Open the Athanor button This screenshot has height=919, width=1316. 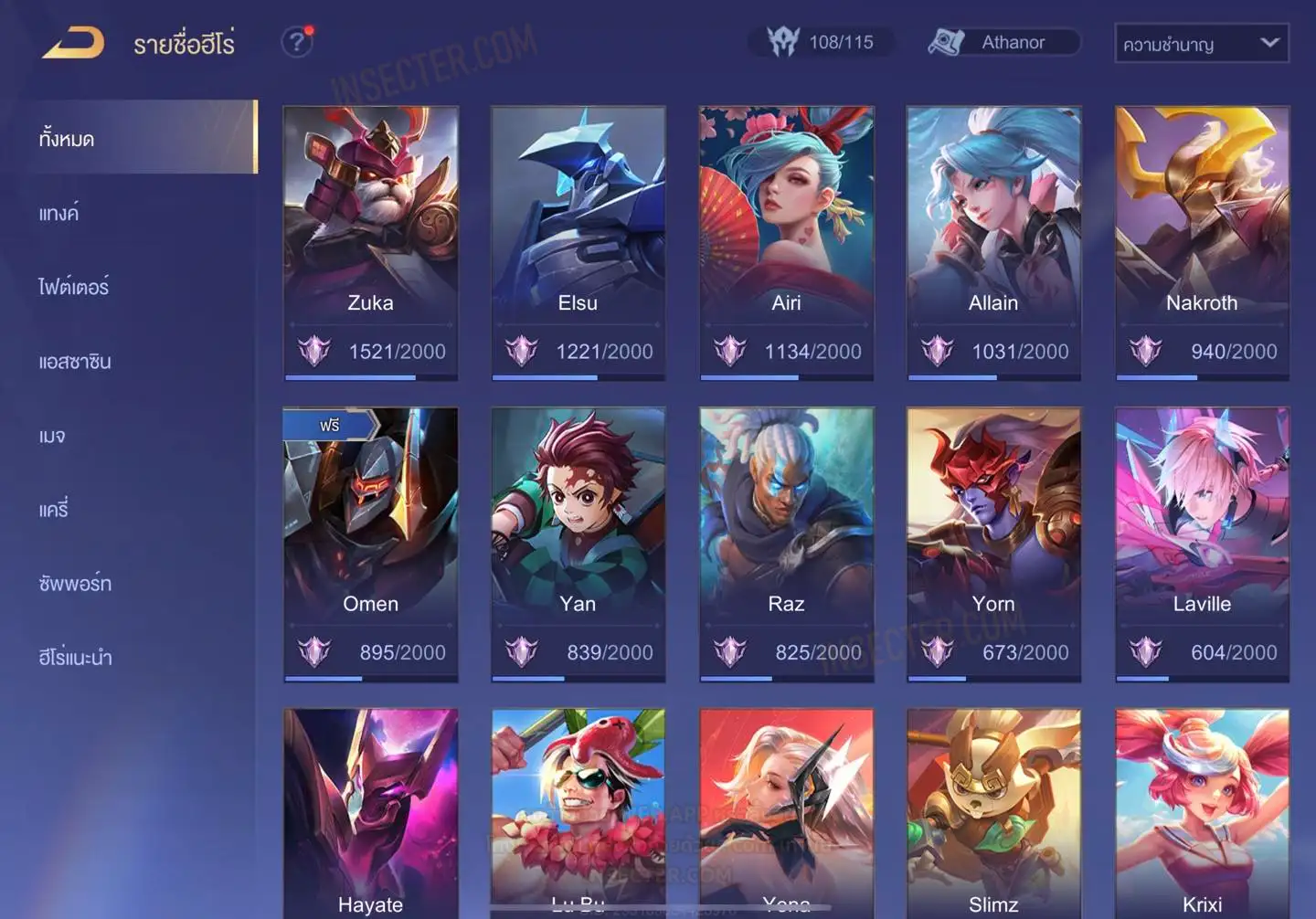click(1003, 42)
